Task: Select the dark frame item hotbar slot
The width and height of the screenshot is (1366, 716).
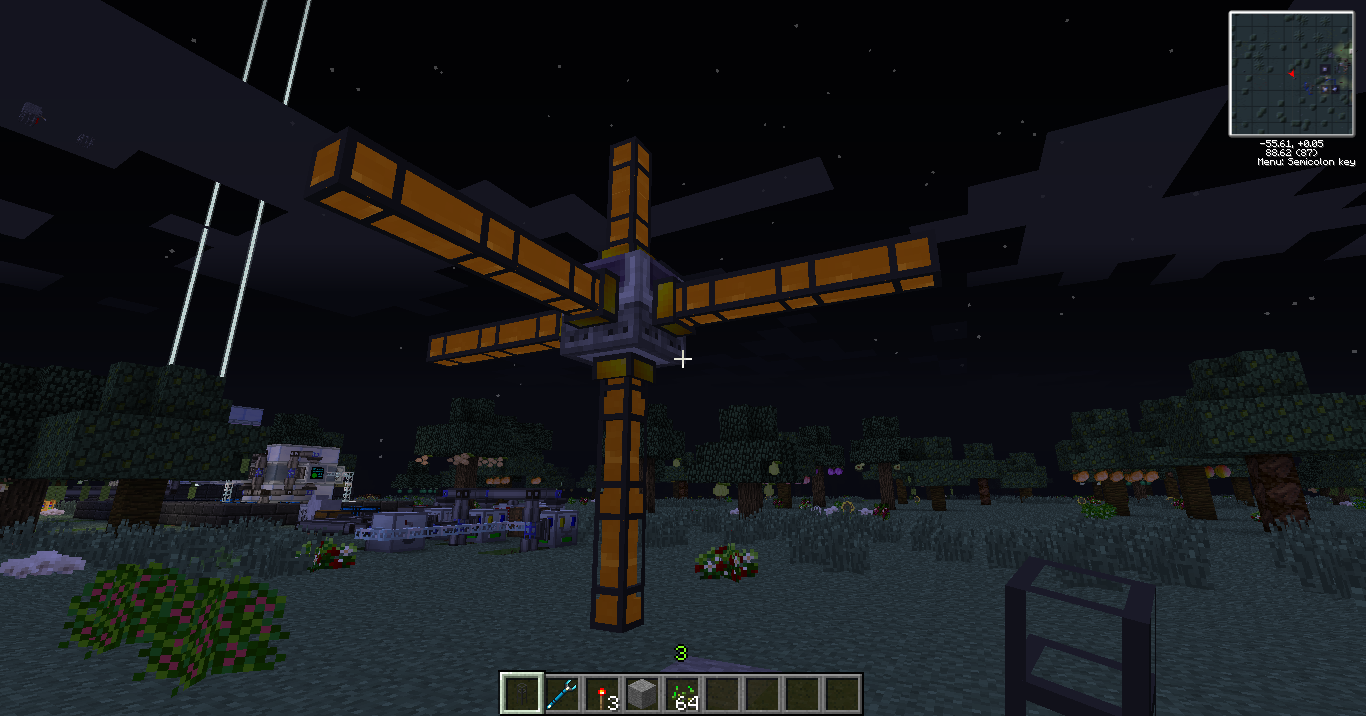Action: 521,693
